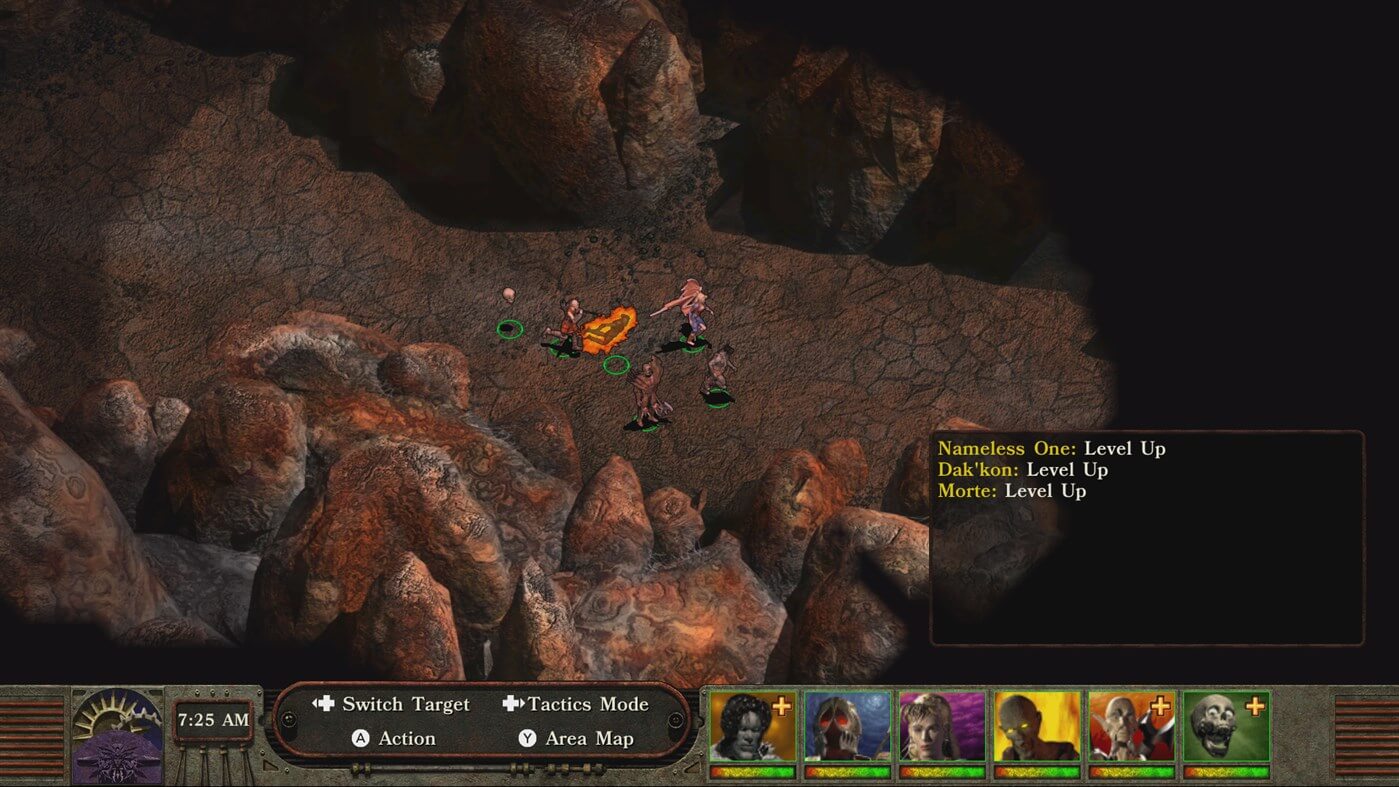
Task: Click Dak'kon's health bar
Action: click(x=1130, y=770)
